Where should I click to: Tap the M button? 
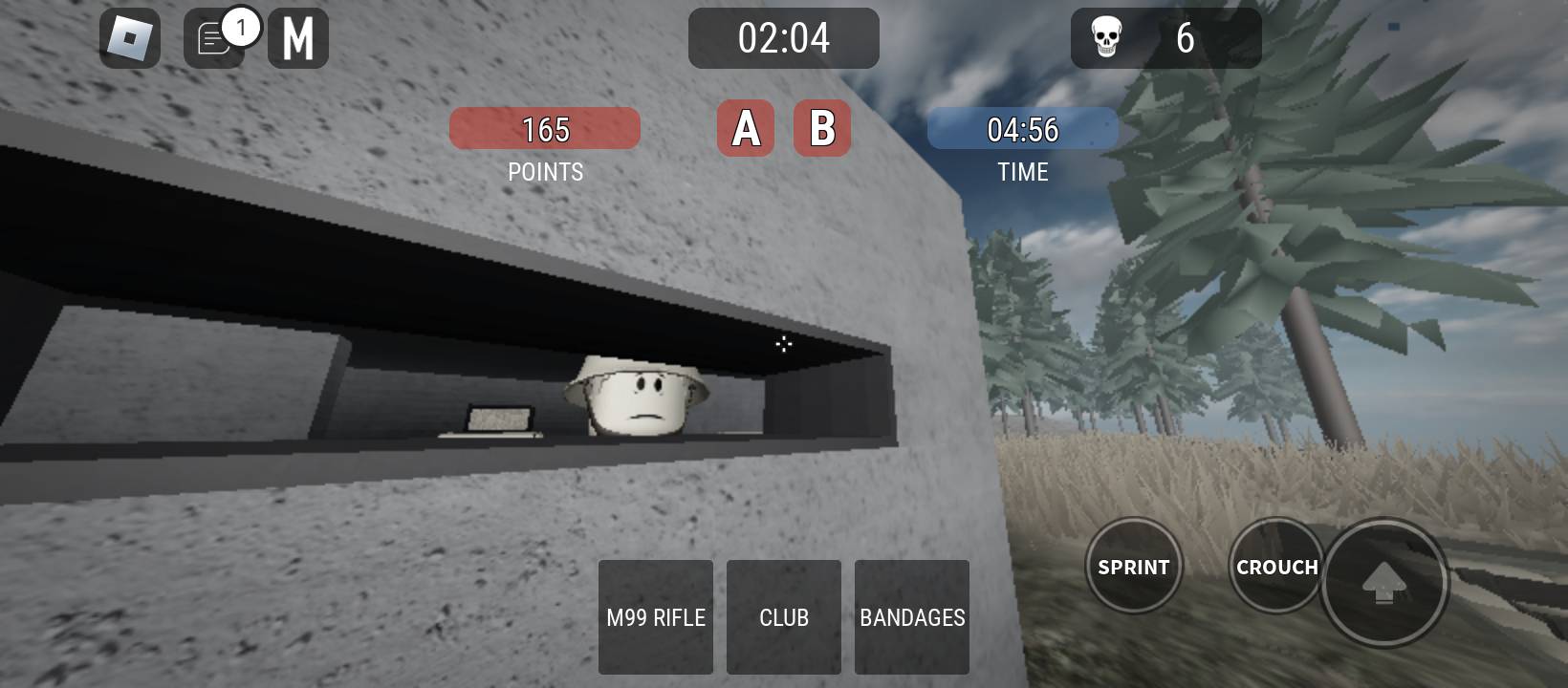coord(298,38)
